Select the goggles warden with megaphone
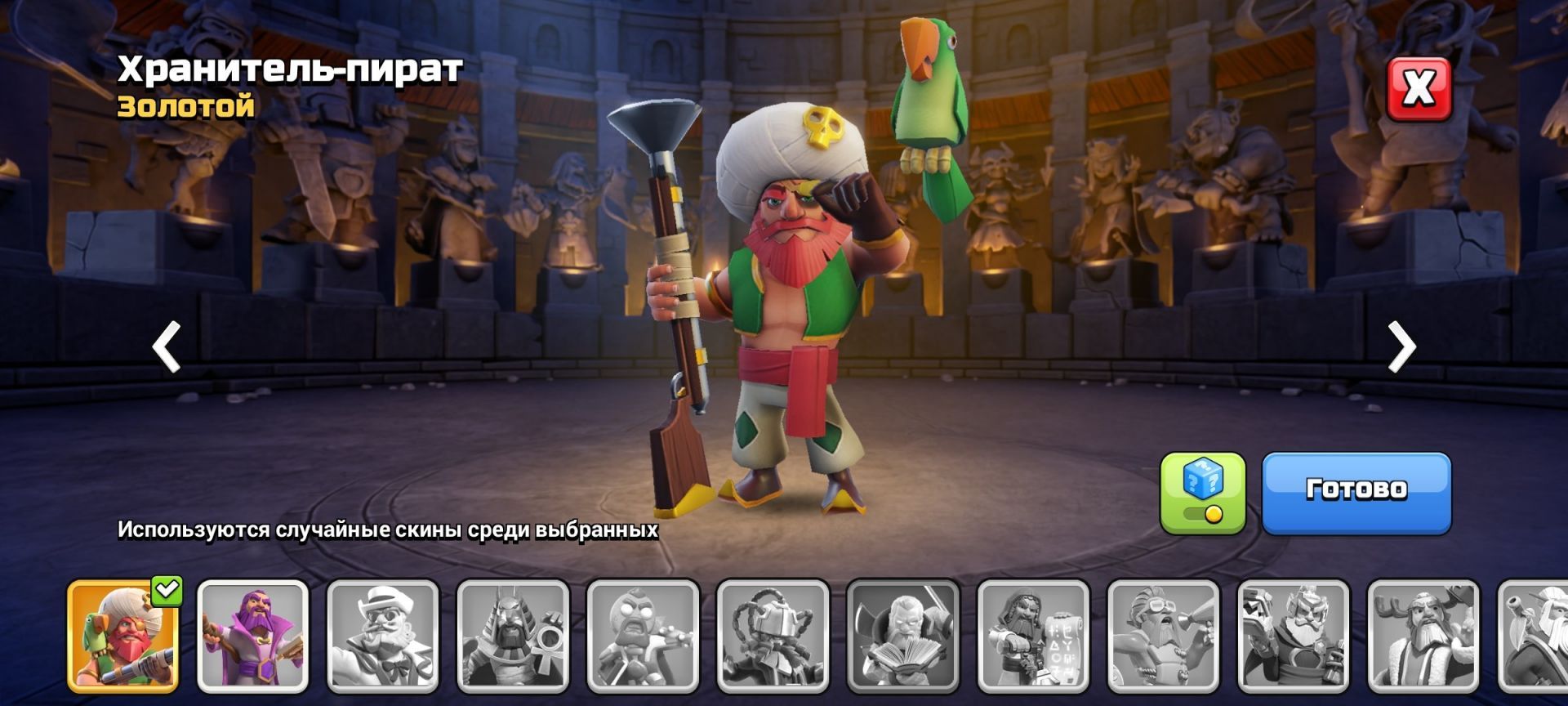Screen dimensions: 1568x706 [1163, 636]
